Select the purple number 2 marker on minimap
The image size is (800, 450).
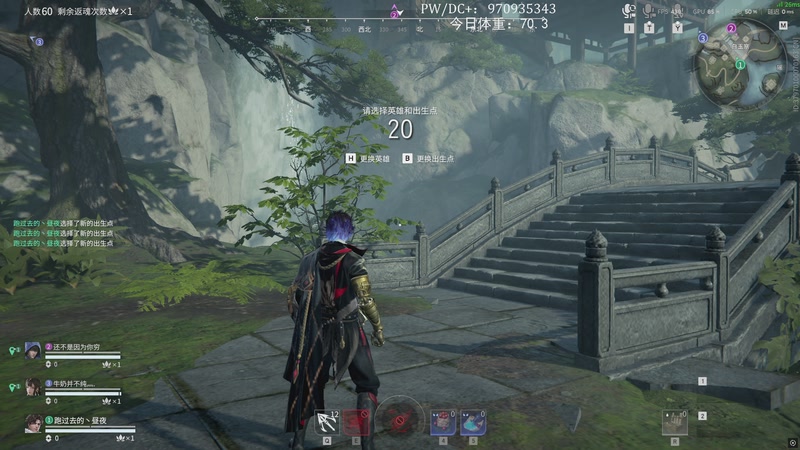click(731, 28)
